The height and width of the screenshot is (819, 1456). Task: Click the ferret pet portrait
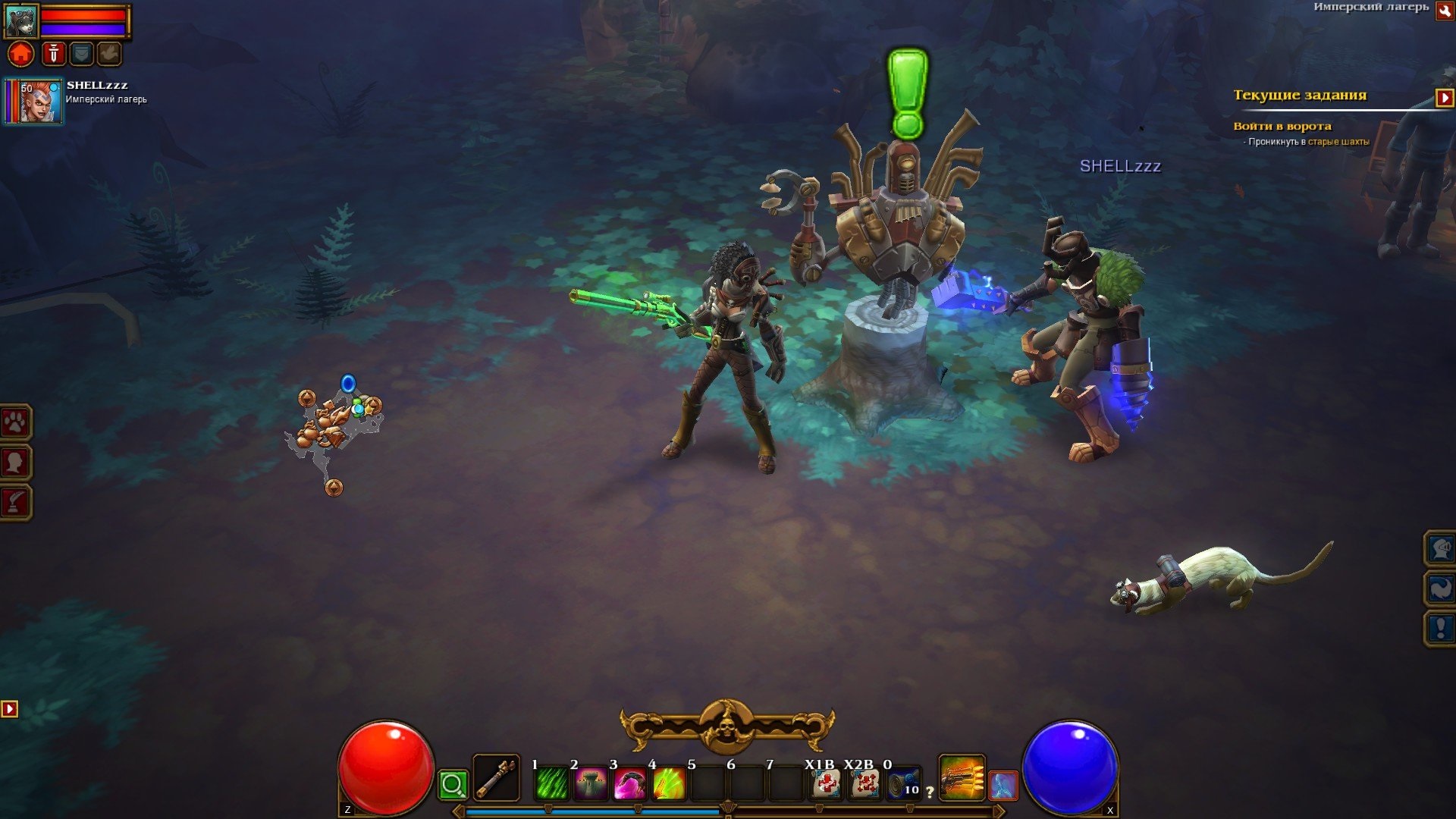[20, 20]
